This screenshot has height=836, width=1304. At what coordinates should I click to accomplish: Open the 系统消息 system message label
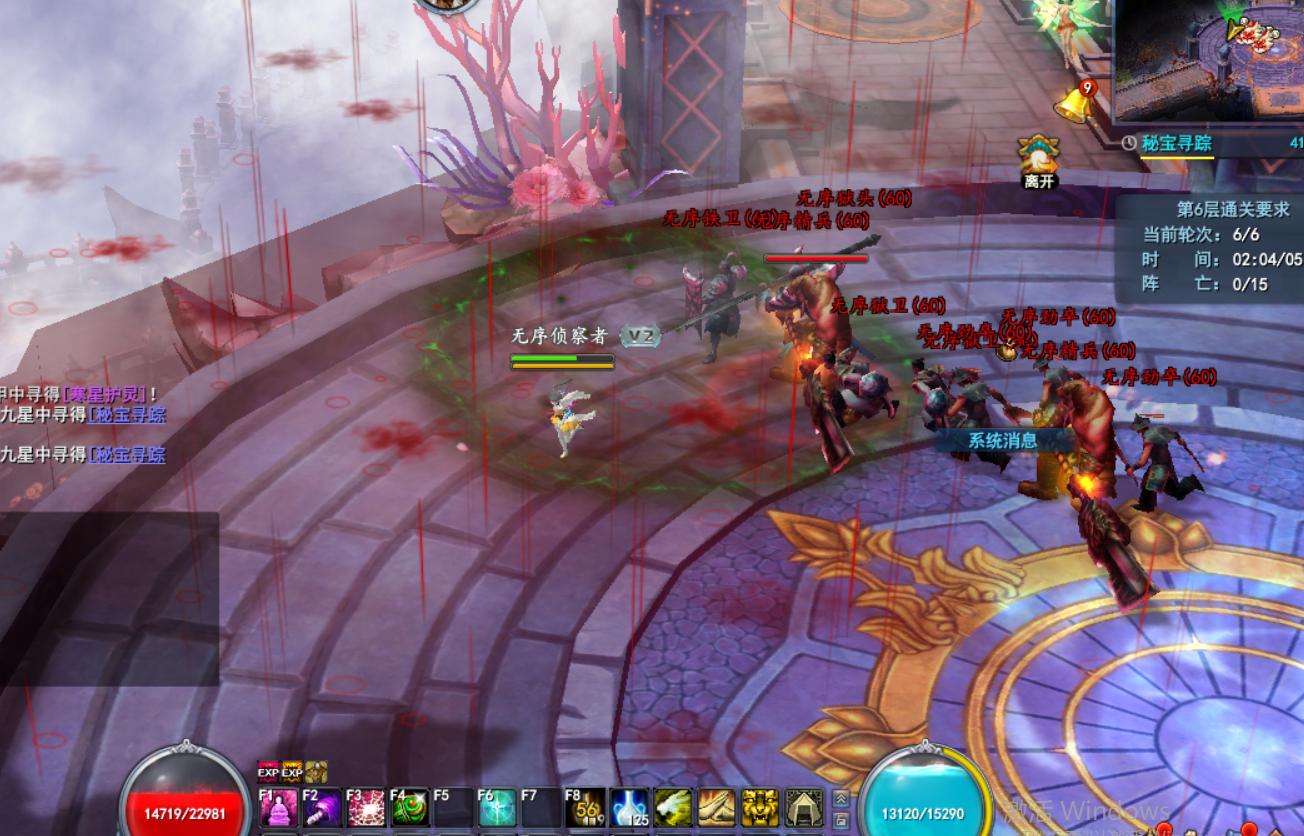coord(1003,440)
